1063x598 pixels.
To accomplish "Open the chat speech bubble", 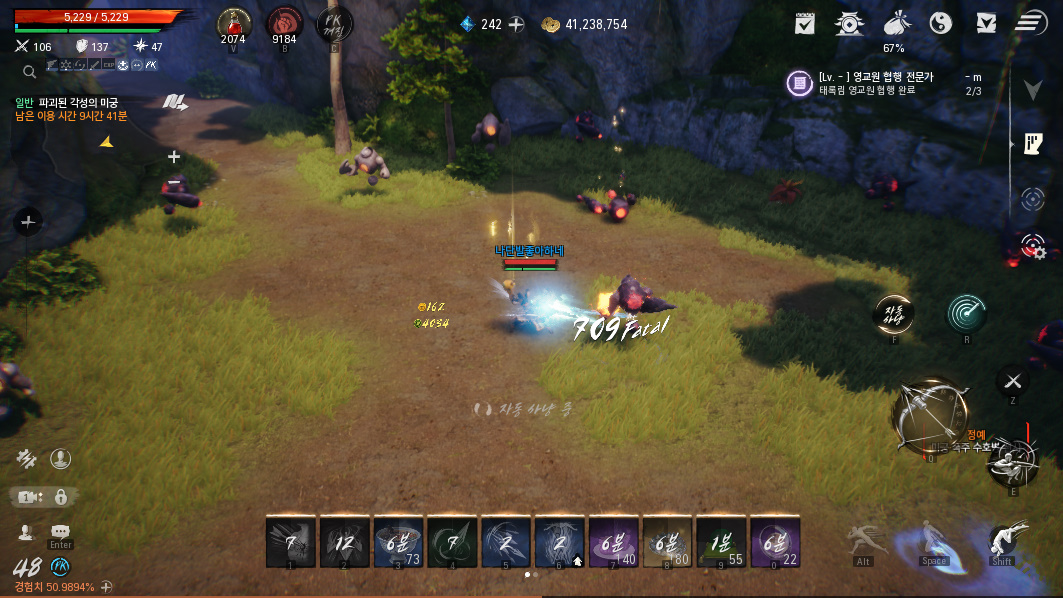I will (x=60, y=532).
